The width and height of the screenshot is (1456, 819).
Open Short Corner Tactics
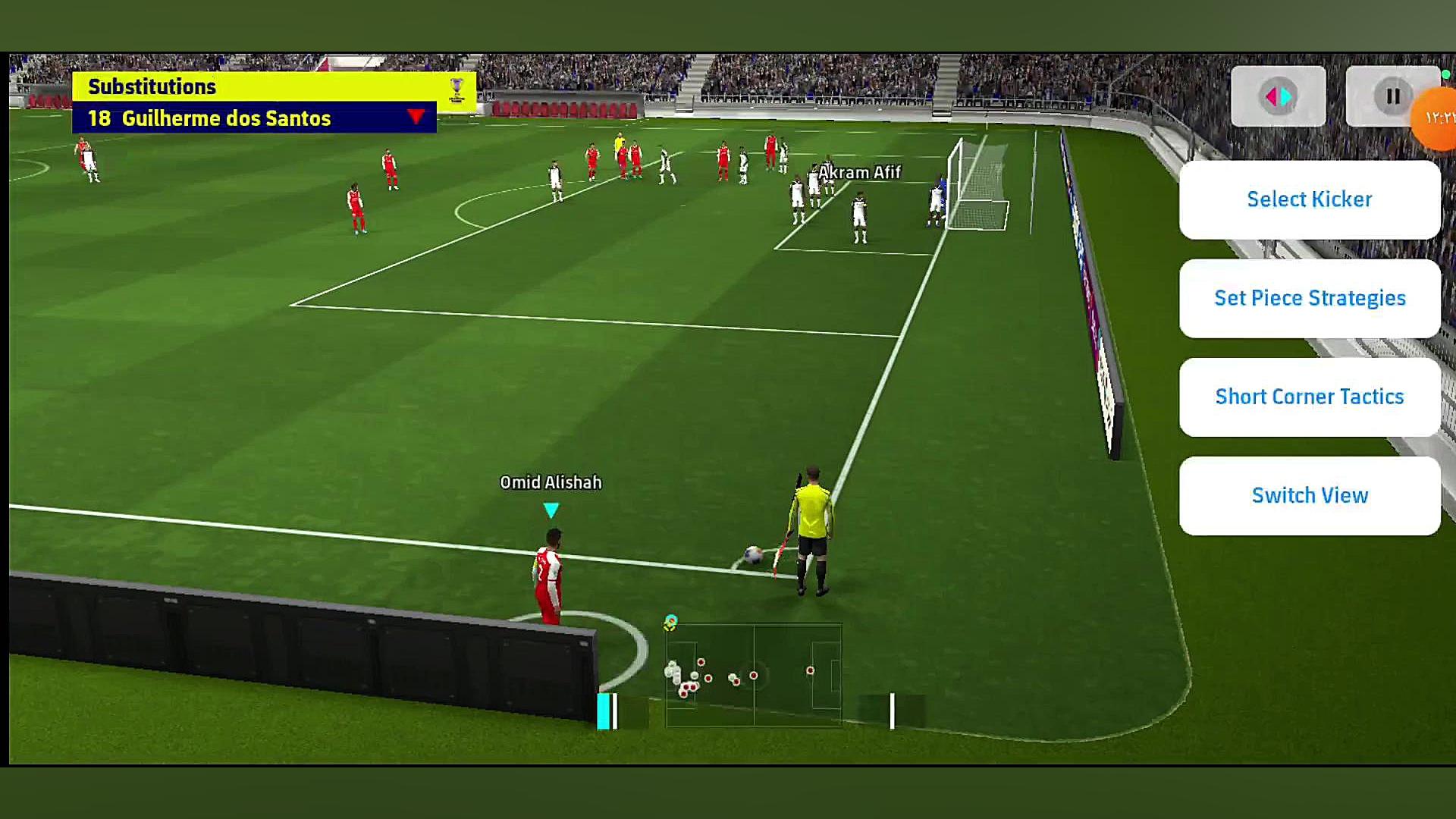tap(1309, 397)
